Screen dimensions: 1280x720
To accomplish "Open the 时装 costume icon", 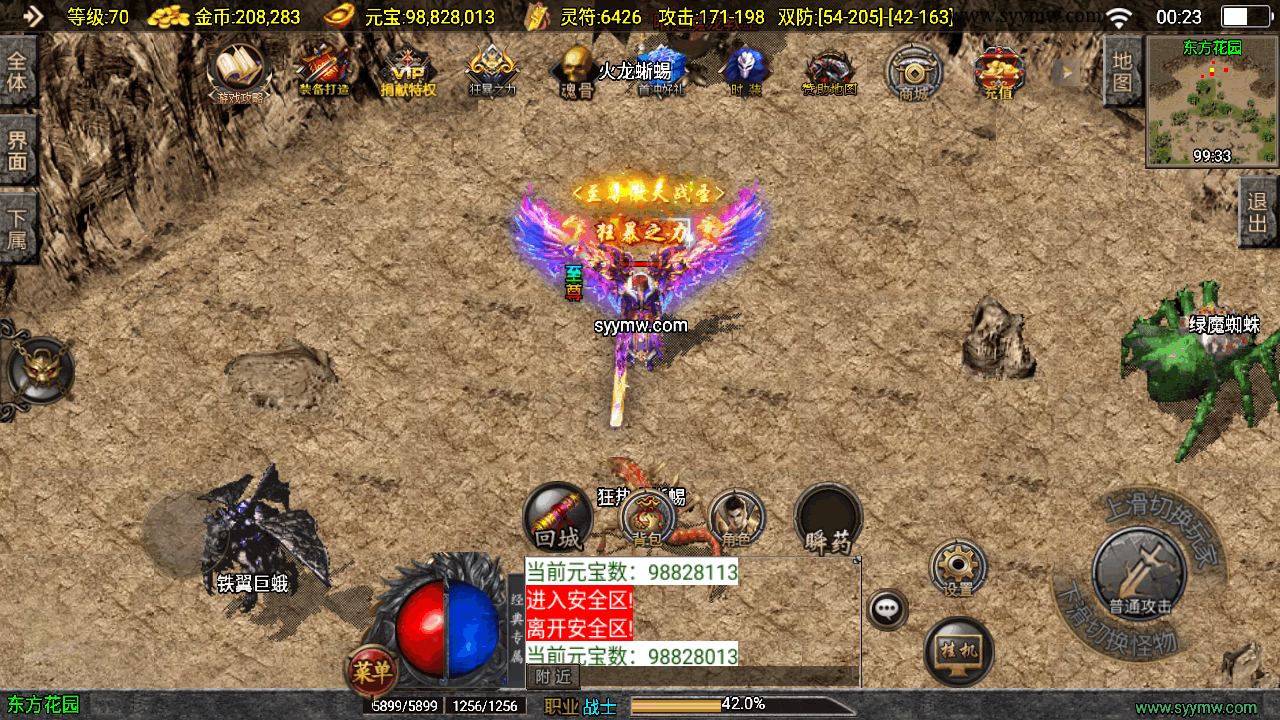I will [x=744, y=70].
